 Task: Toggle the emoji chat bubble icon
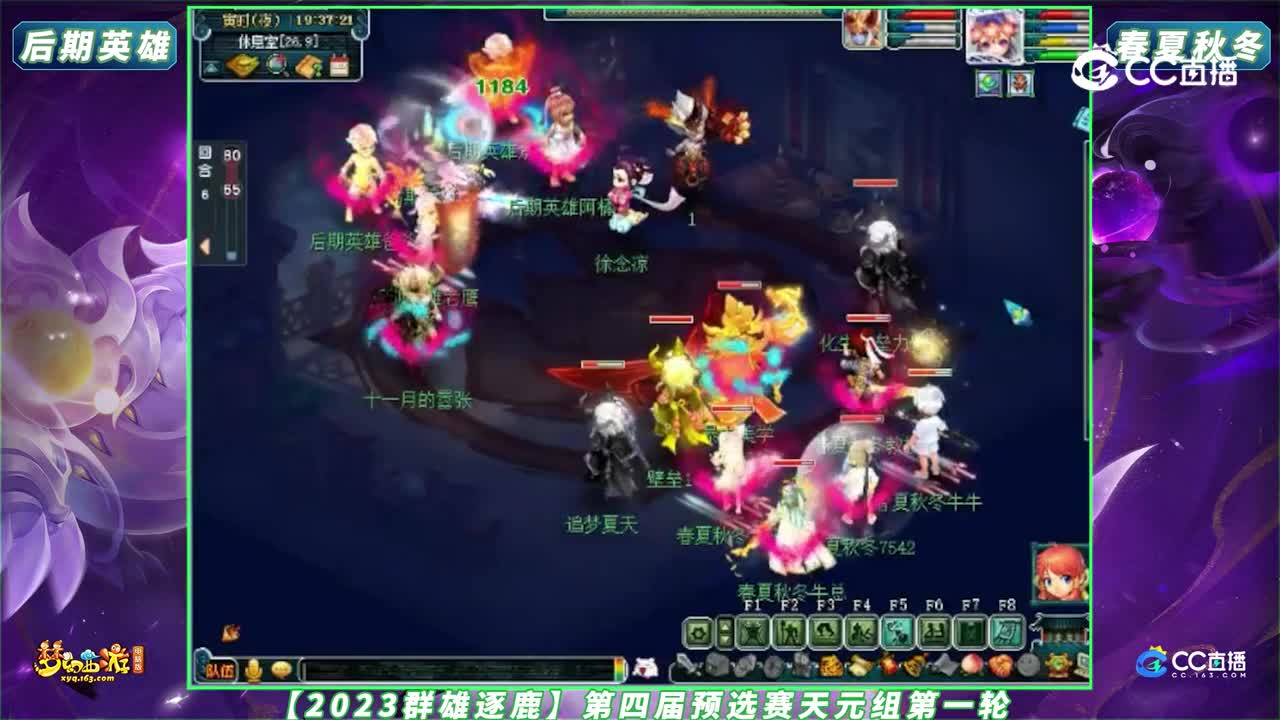(282, 669)
